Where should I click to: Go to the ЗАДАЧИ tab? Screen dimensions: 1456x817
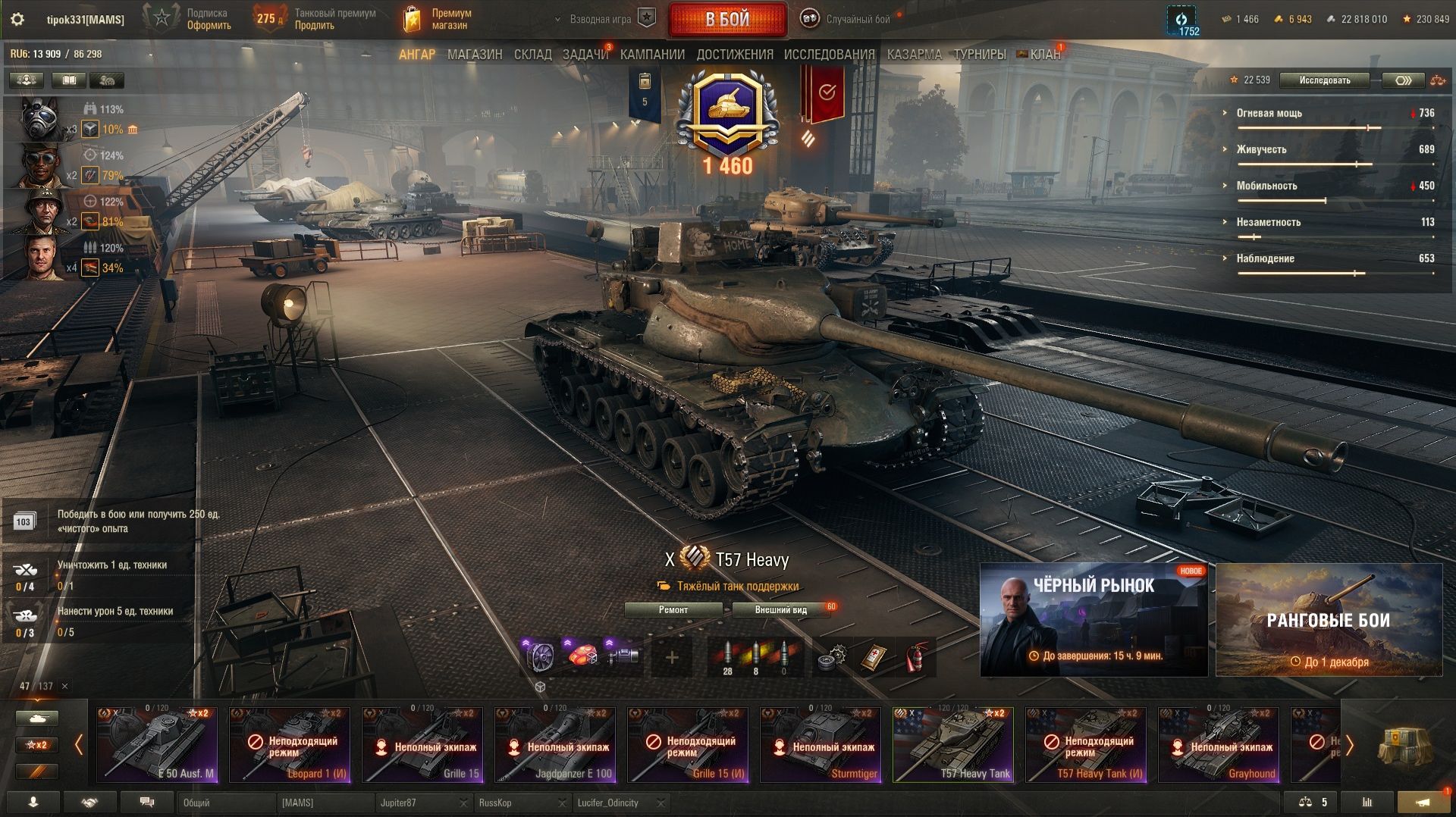click(x=585, y=55)
